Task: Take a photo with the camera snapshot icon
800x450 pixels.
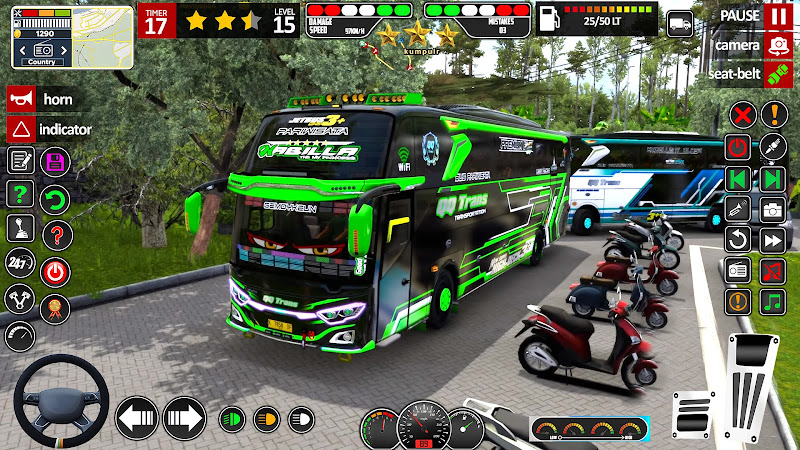Action: point(772,210)
